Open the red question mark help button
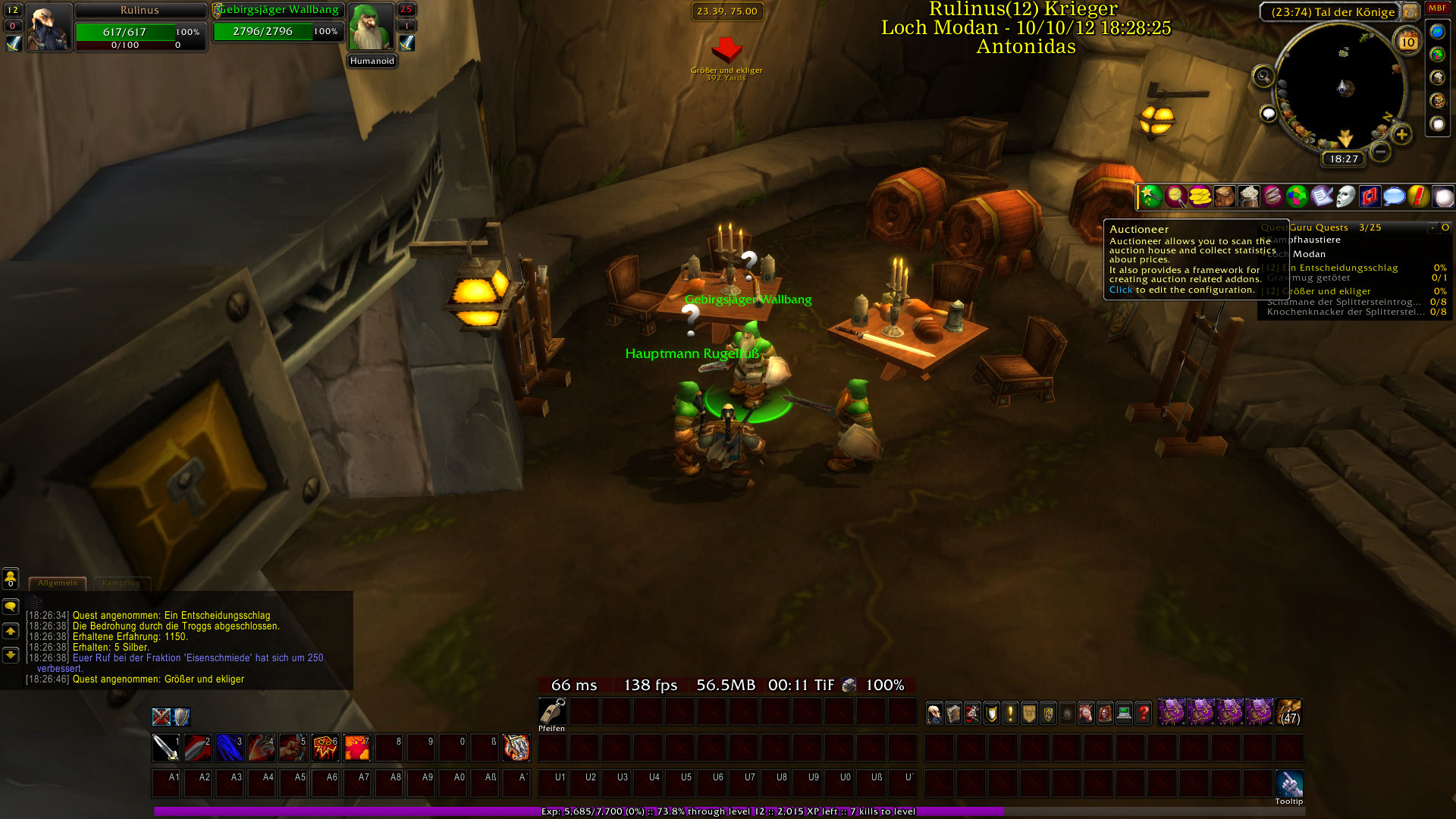This screenshot has height=819, width=1456. click(x=1144, y=713)
